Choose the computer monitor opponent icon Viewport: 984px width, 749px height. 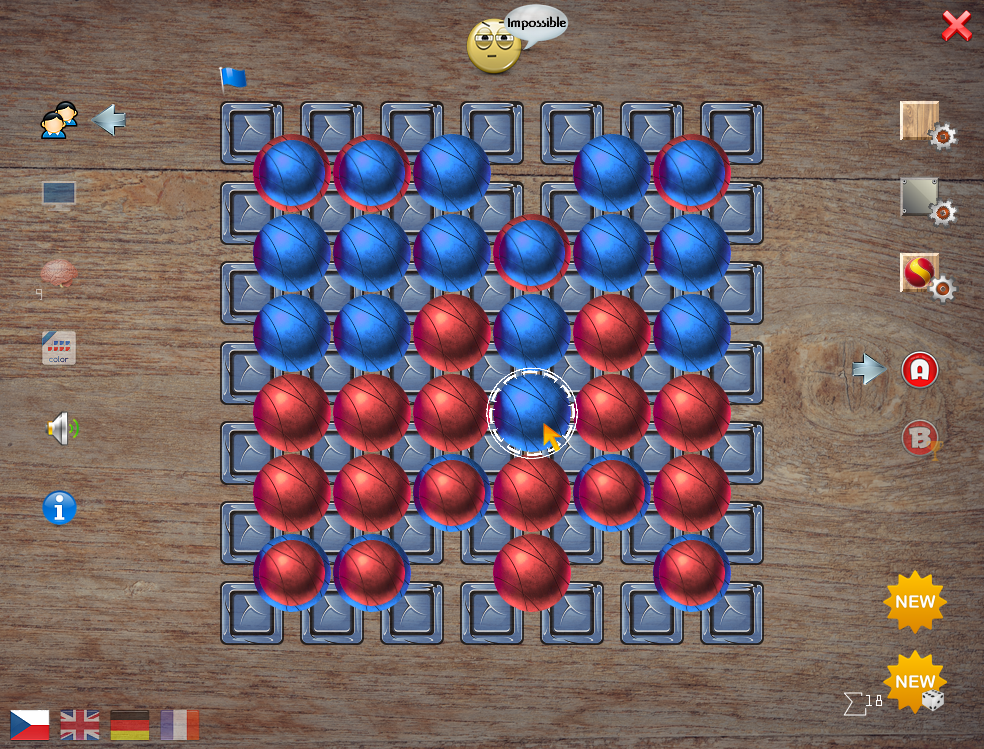click(x=59, y=193)
